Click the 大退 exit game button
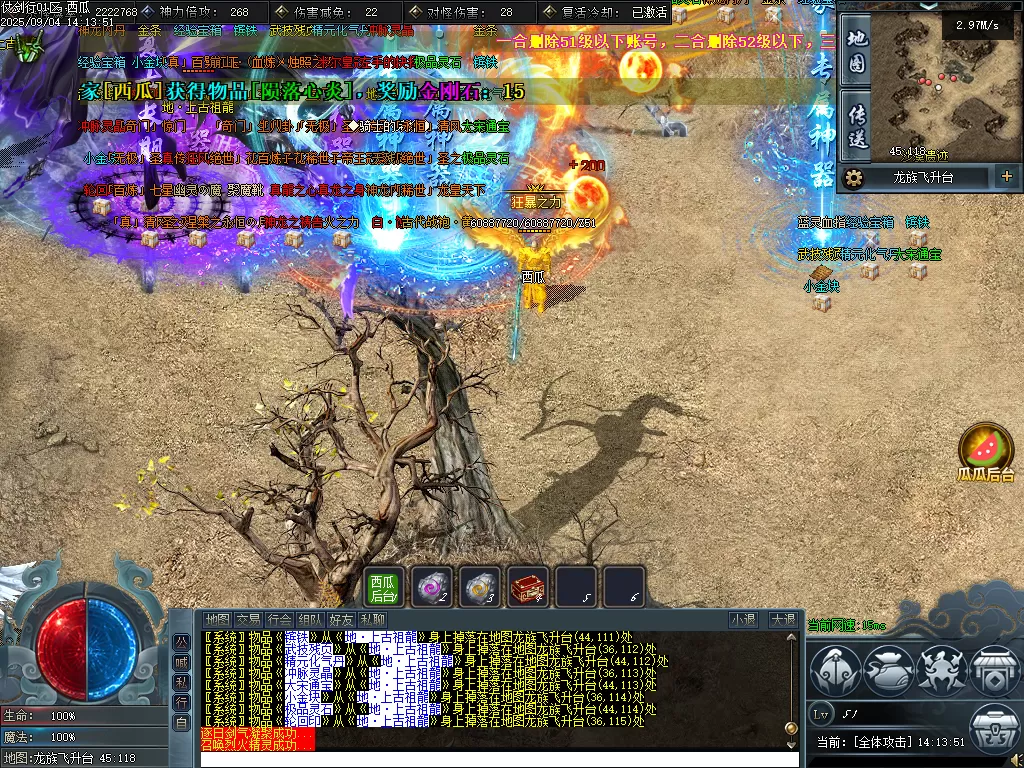 [782, 620]
